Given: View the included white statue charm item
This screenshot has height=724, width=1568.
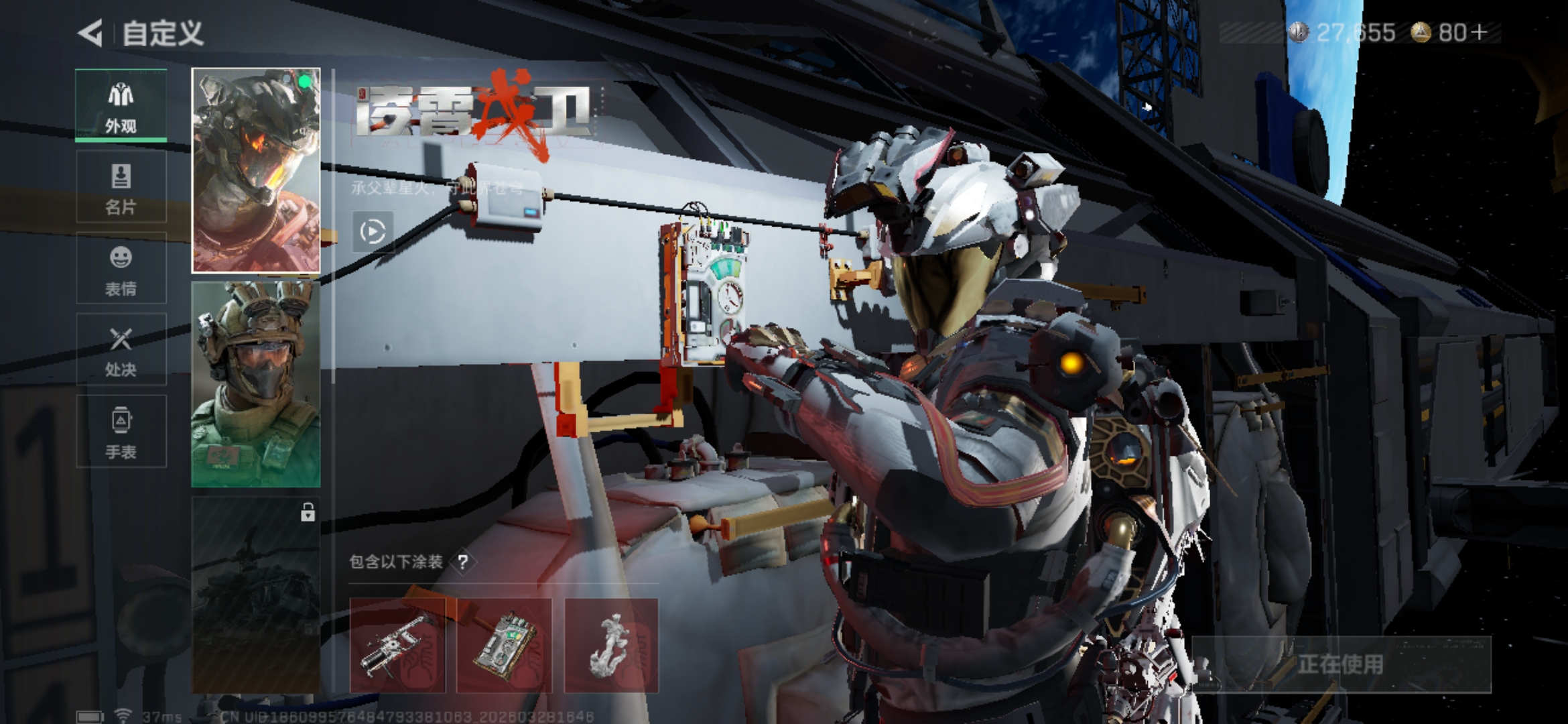Looking at the screenshot, I should [x=612, y=646].
